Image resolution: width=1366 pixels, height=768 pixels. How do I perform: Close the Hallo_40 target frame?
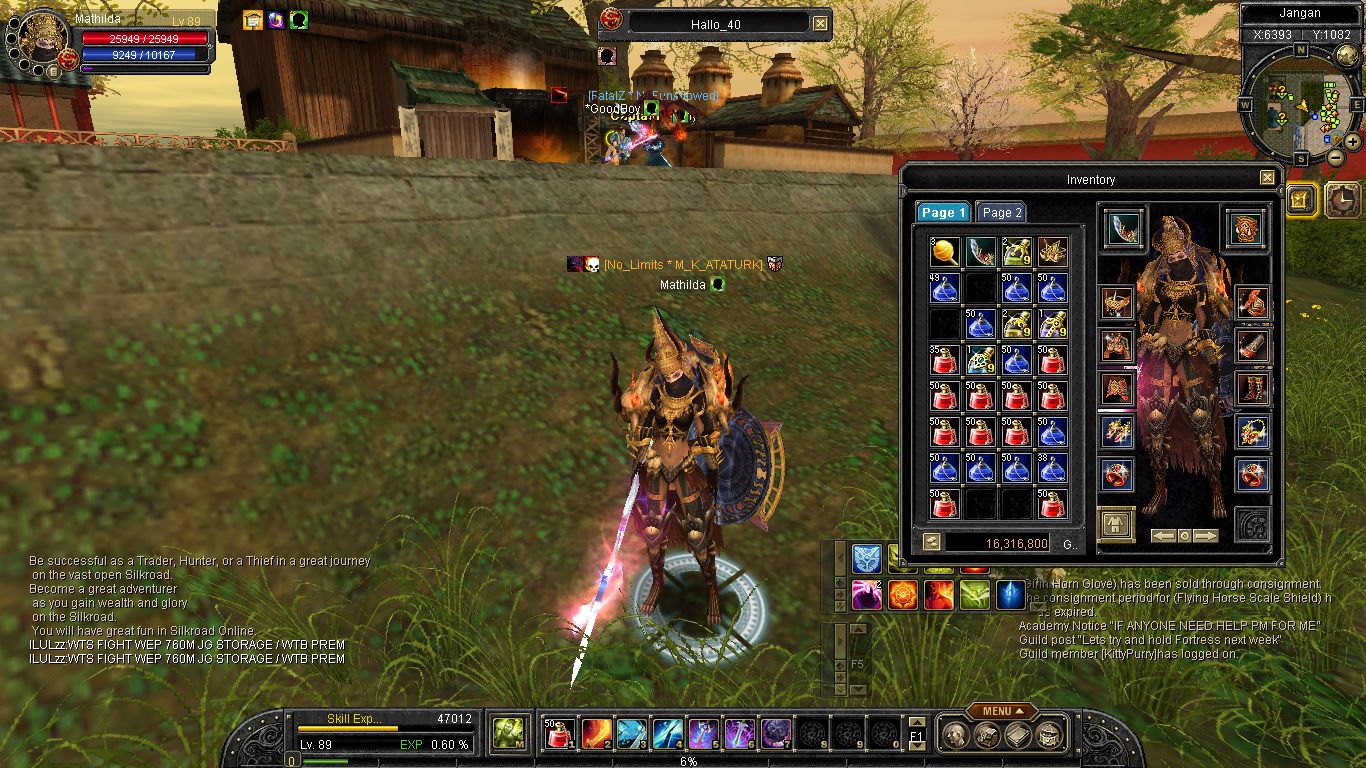point(820,23)
